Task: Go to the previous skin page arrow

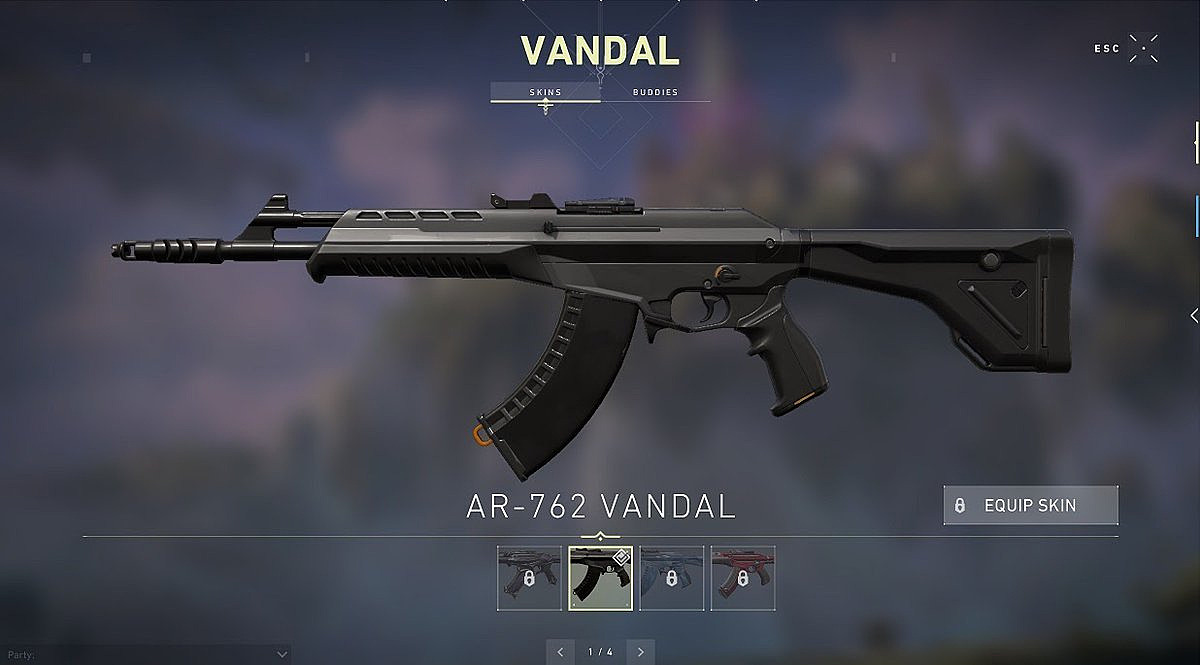Action: coord(561,652)
